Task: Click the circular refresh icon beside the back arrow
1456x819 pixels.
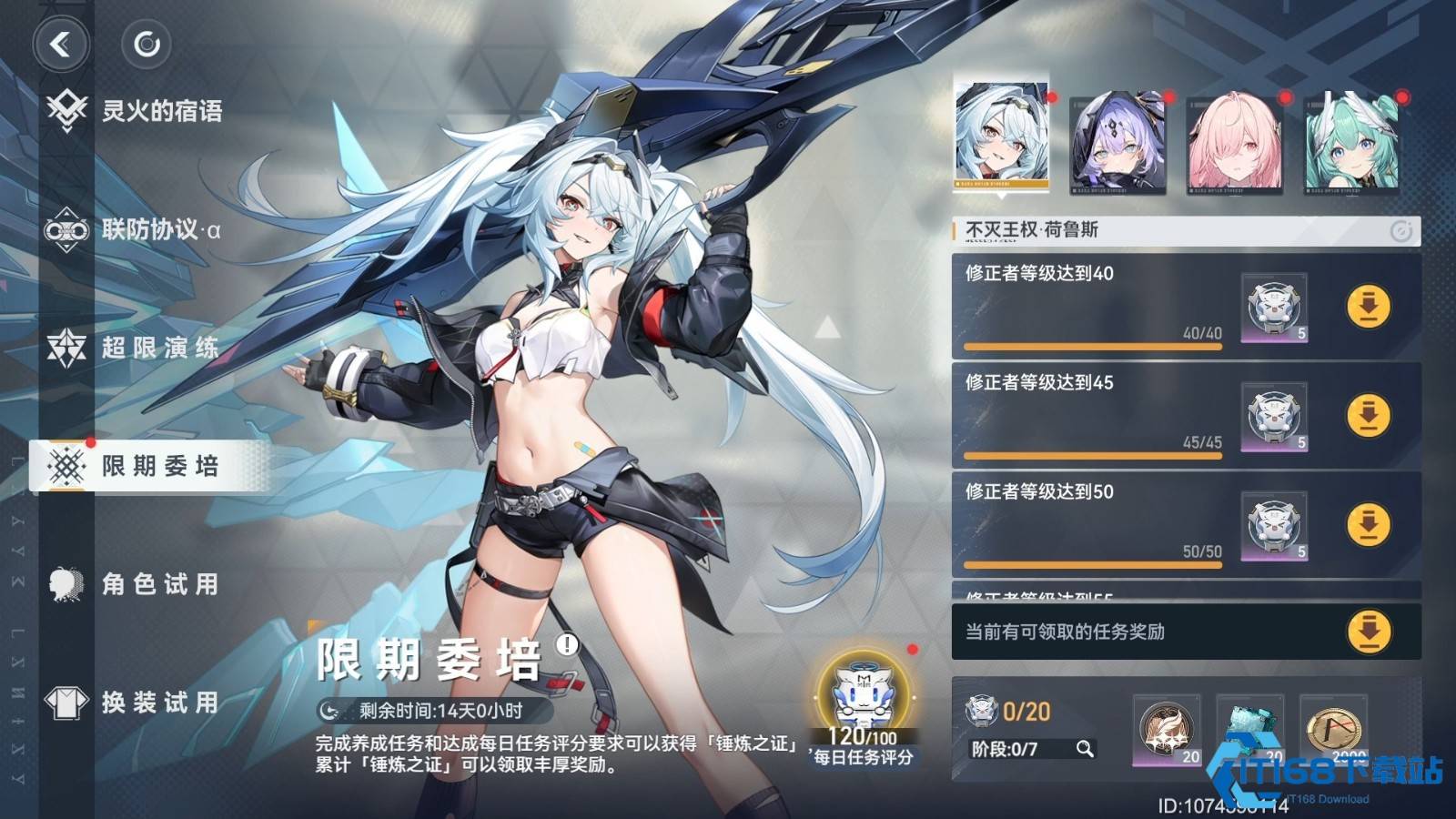Action: [x=146, y=44]
